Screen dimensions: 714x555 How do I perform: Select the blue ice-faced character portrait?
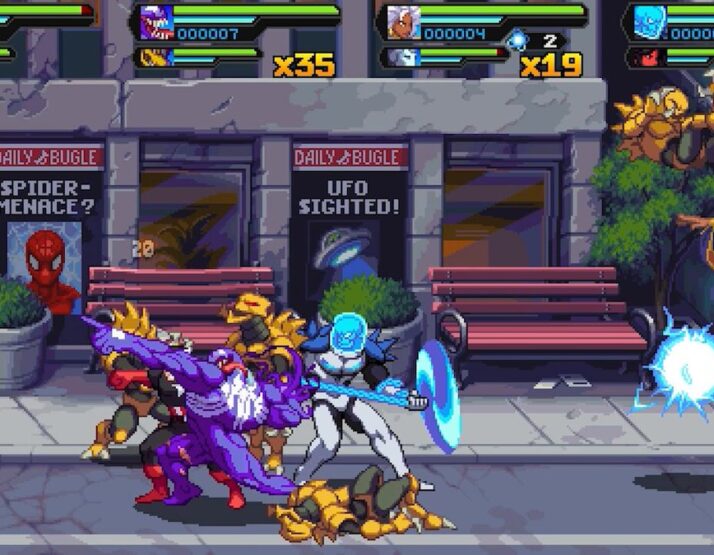[649, 22]
